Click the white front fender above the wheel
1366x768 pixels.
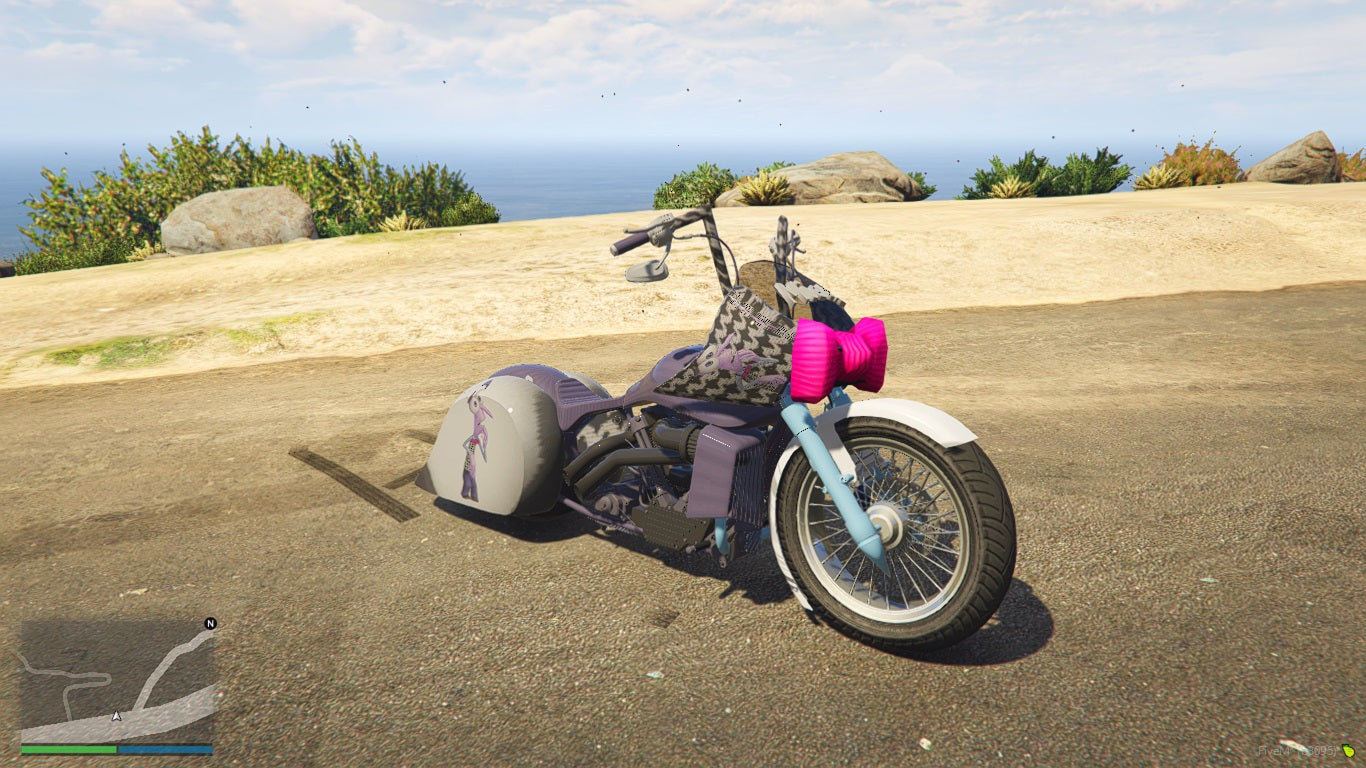click(x=920, y=415)
